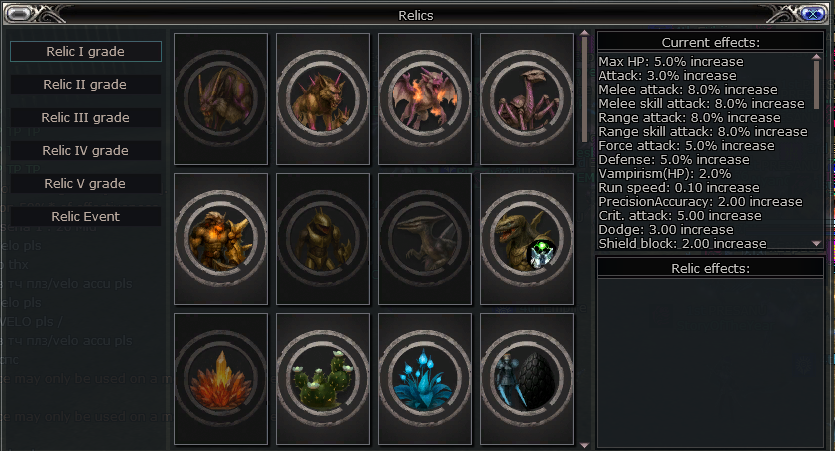Select the winged fire dragon relic
Viewport: 835px width, 451px height.
[x=425, y=99]
